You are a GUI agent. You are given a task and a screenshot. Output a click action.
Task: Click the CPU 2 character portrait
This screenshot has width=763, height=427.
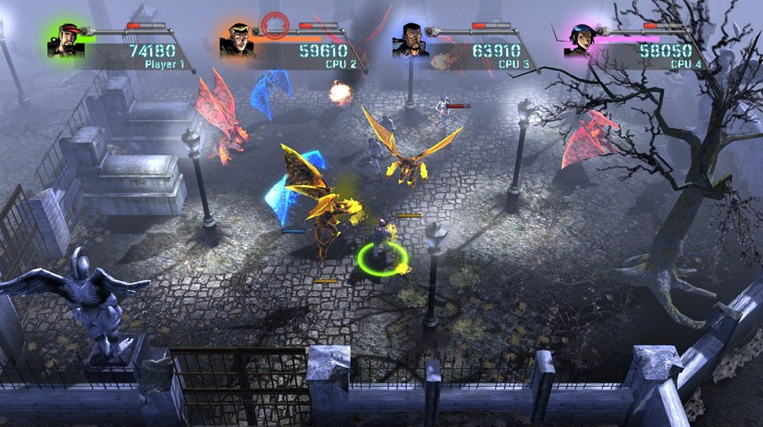coord(237,40)
